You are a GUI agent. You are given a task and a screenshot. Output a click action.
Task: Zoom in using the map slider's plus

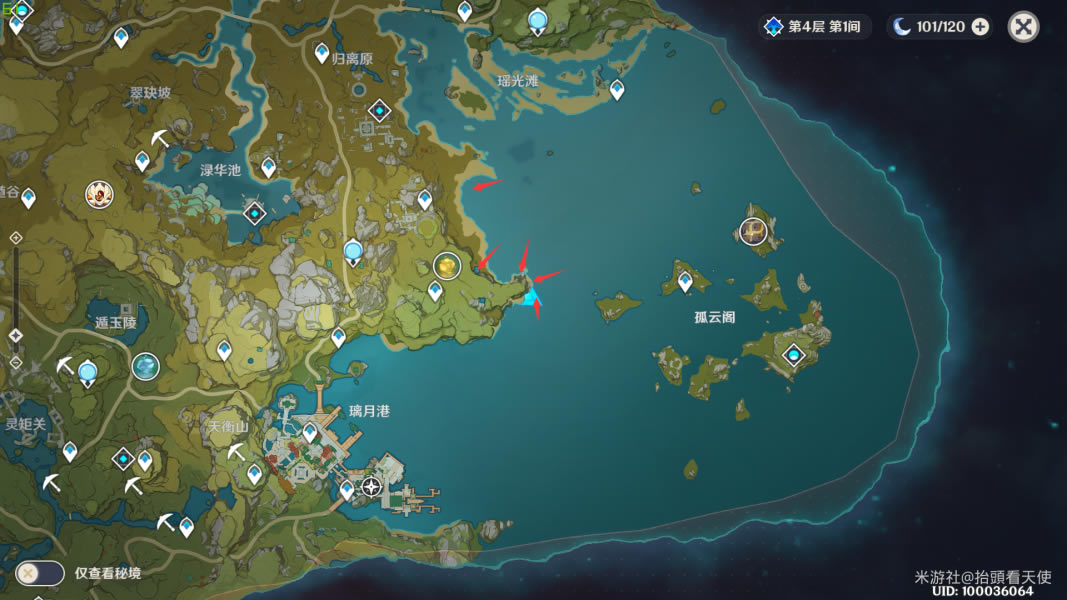point(16,237)
